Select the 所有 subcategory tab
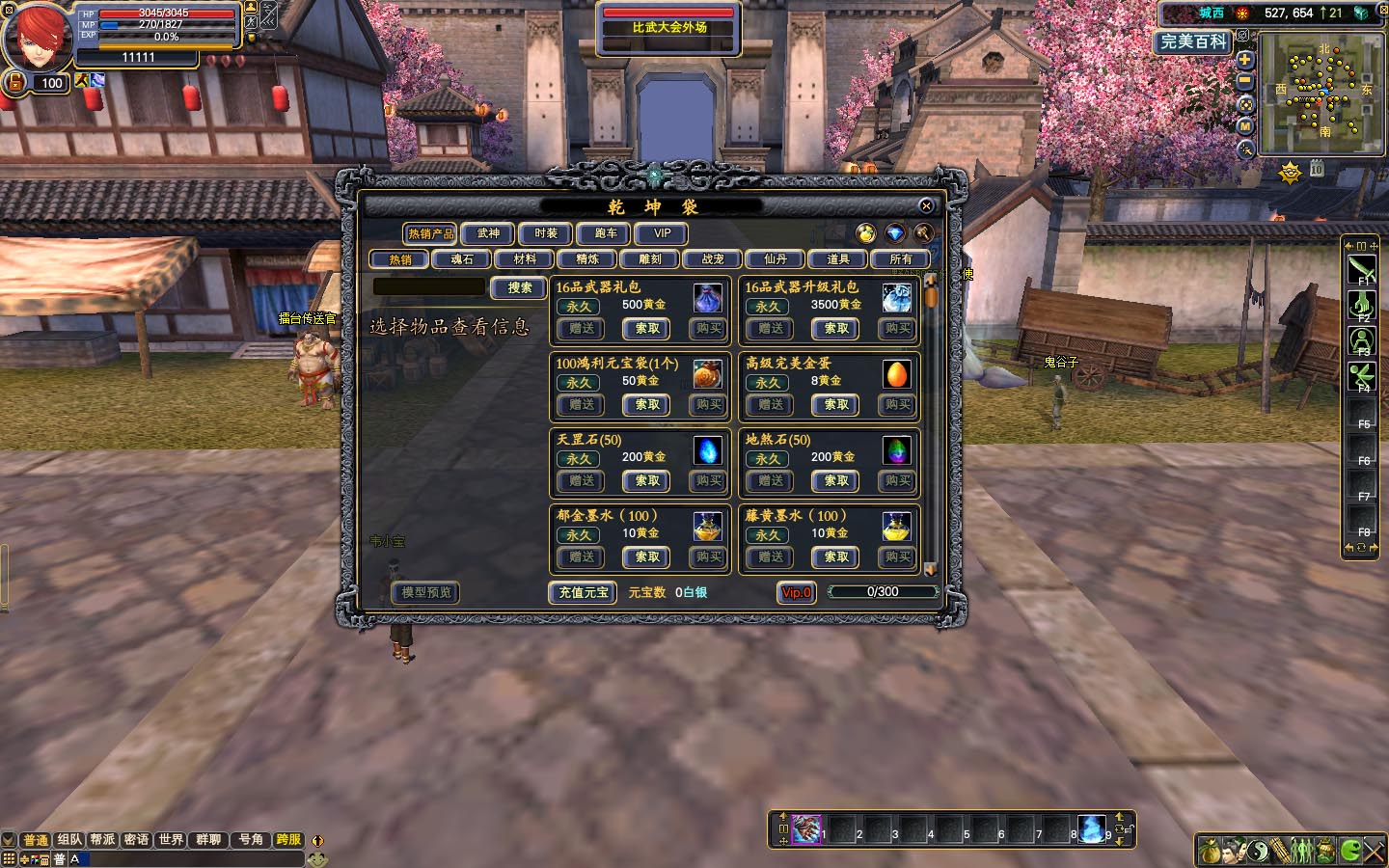Image resolution: width=1389 pixels, height=868 pixels. (x=900, y=259)
